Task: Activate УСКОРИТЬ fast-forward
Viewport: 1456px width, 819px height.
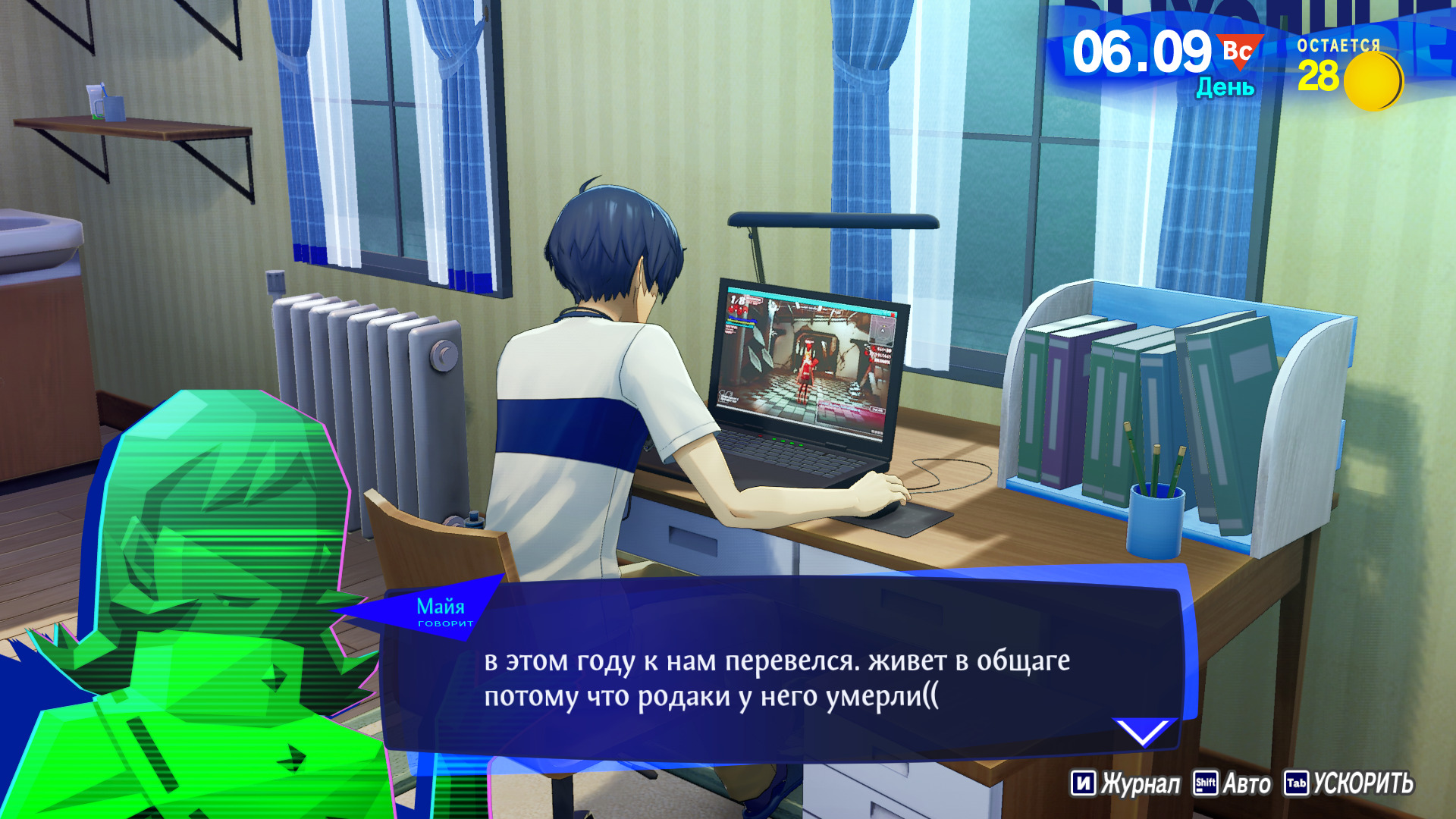Action: [x=1348, y=783]
